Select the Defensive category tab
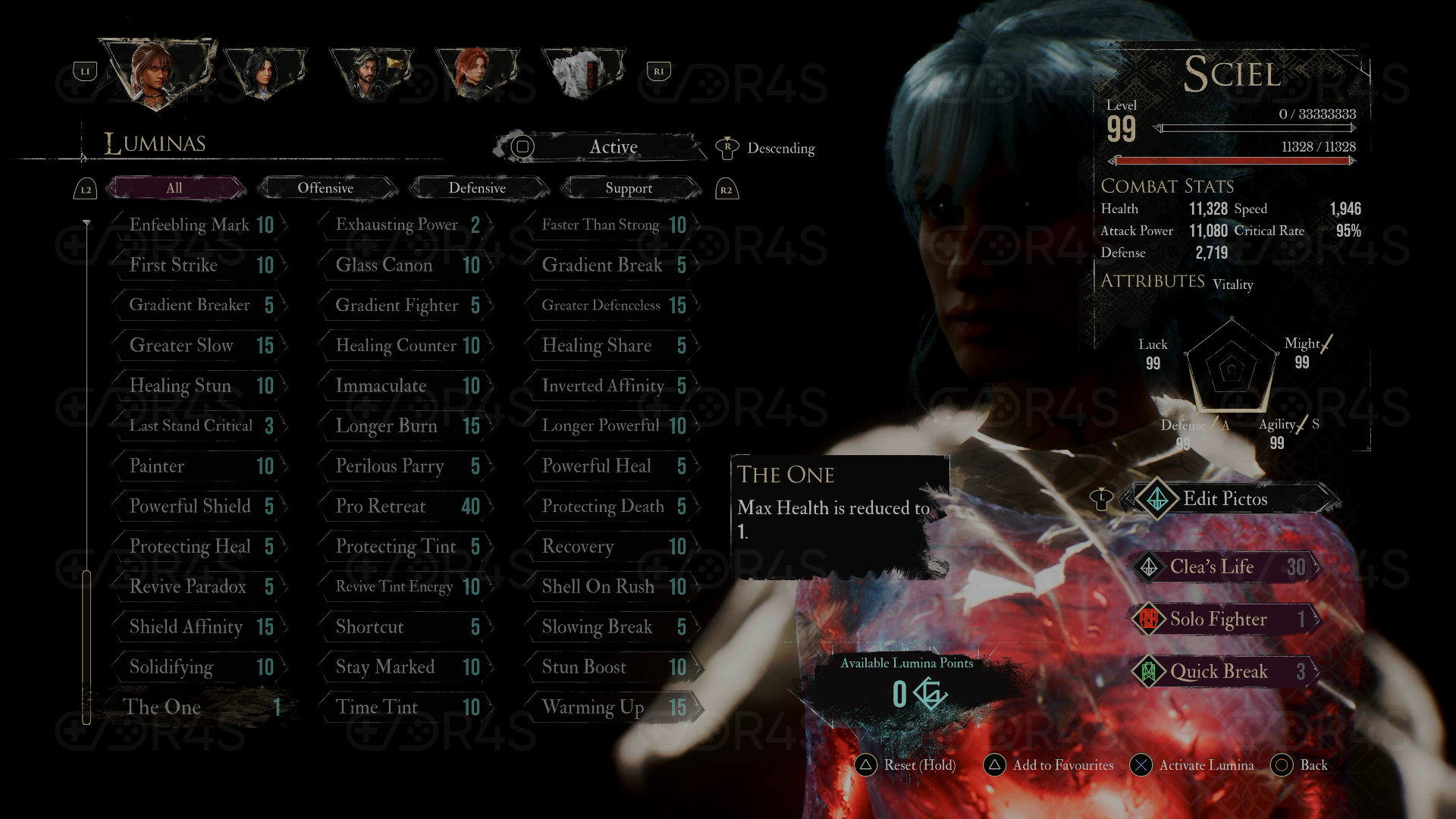1456x819 pixels. (477, 188)
